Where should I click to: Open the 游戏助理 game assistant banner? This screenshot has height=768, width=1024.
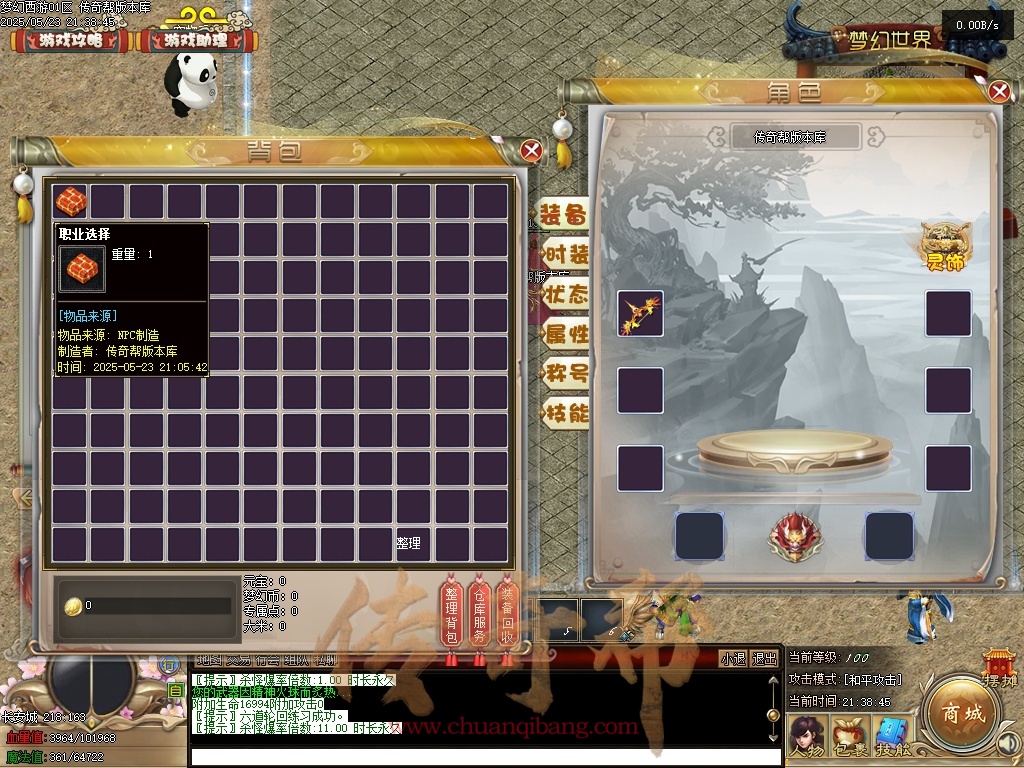coord(196,41)
